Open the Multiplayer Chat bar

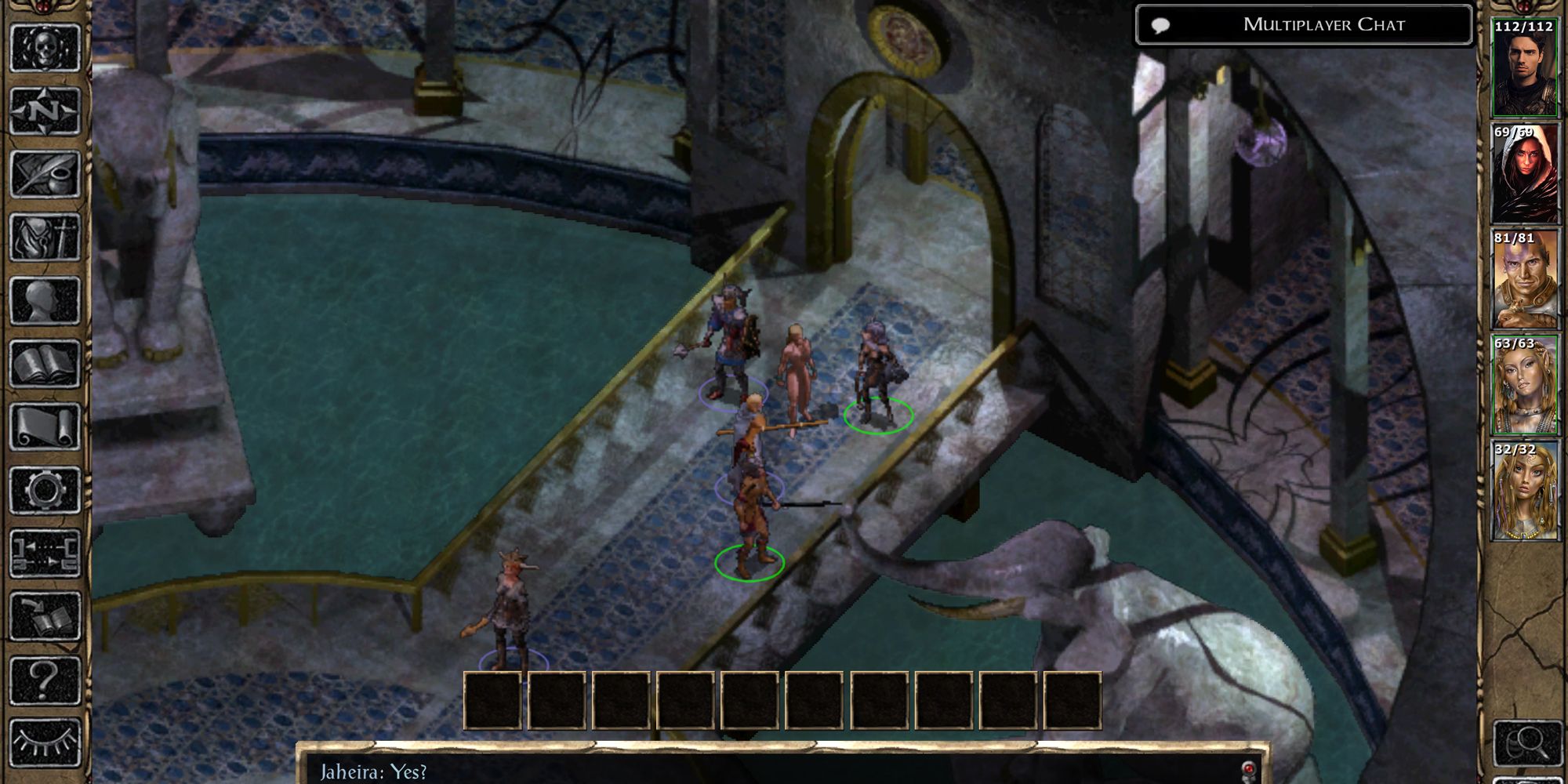(1304, 25)
